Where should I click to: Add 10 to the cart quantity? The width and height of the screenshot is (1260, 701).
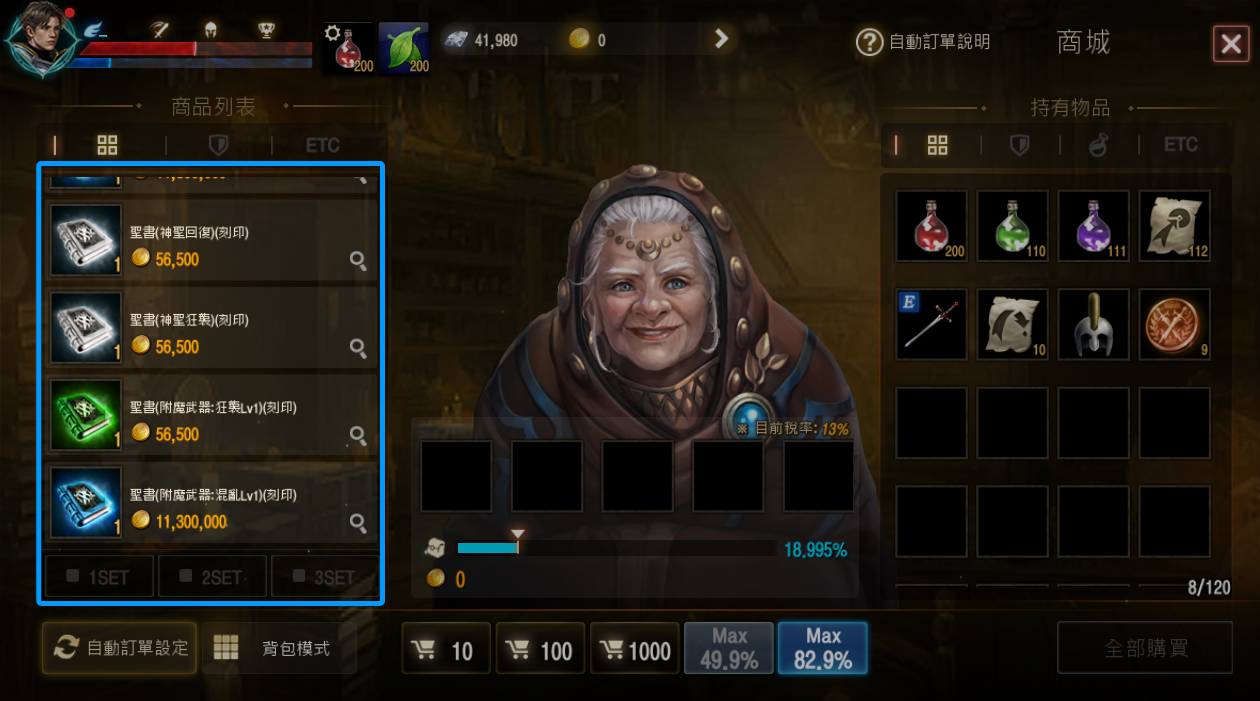(446, 651)
